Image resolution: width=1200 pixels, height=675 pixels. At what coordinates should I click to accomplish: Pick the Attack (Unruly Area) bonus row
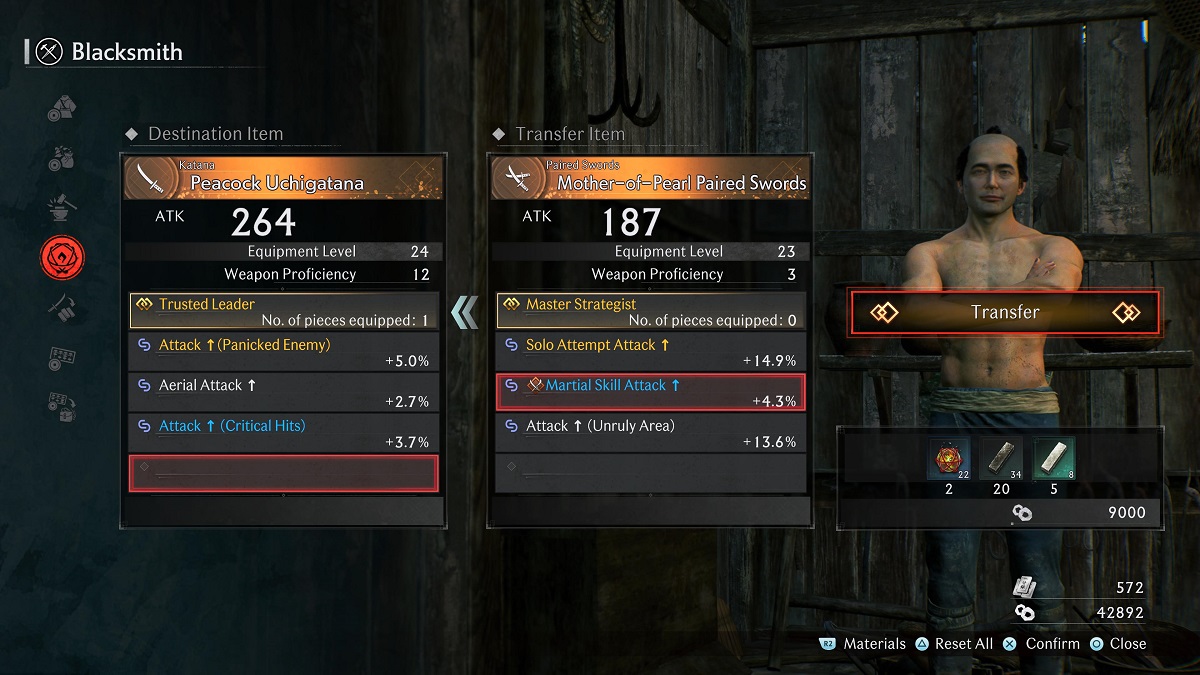(x=650, y=433)
